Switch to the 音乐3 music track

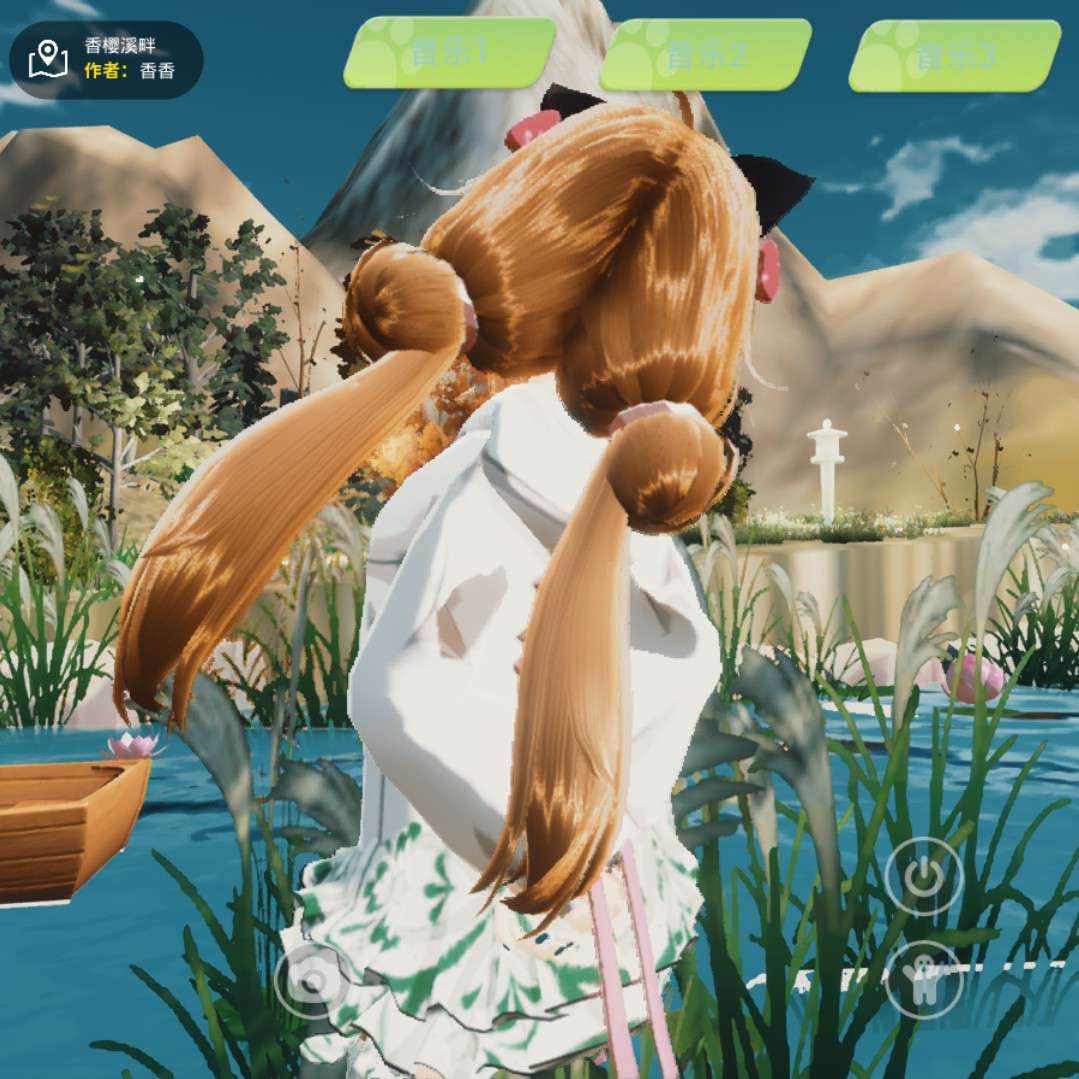tap(954, 56)
